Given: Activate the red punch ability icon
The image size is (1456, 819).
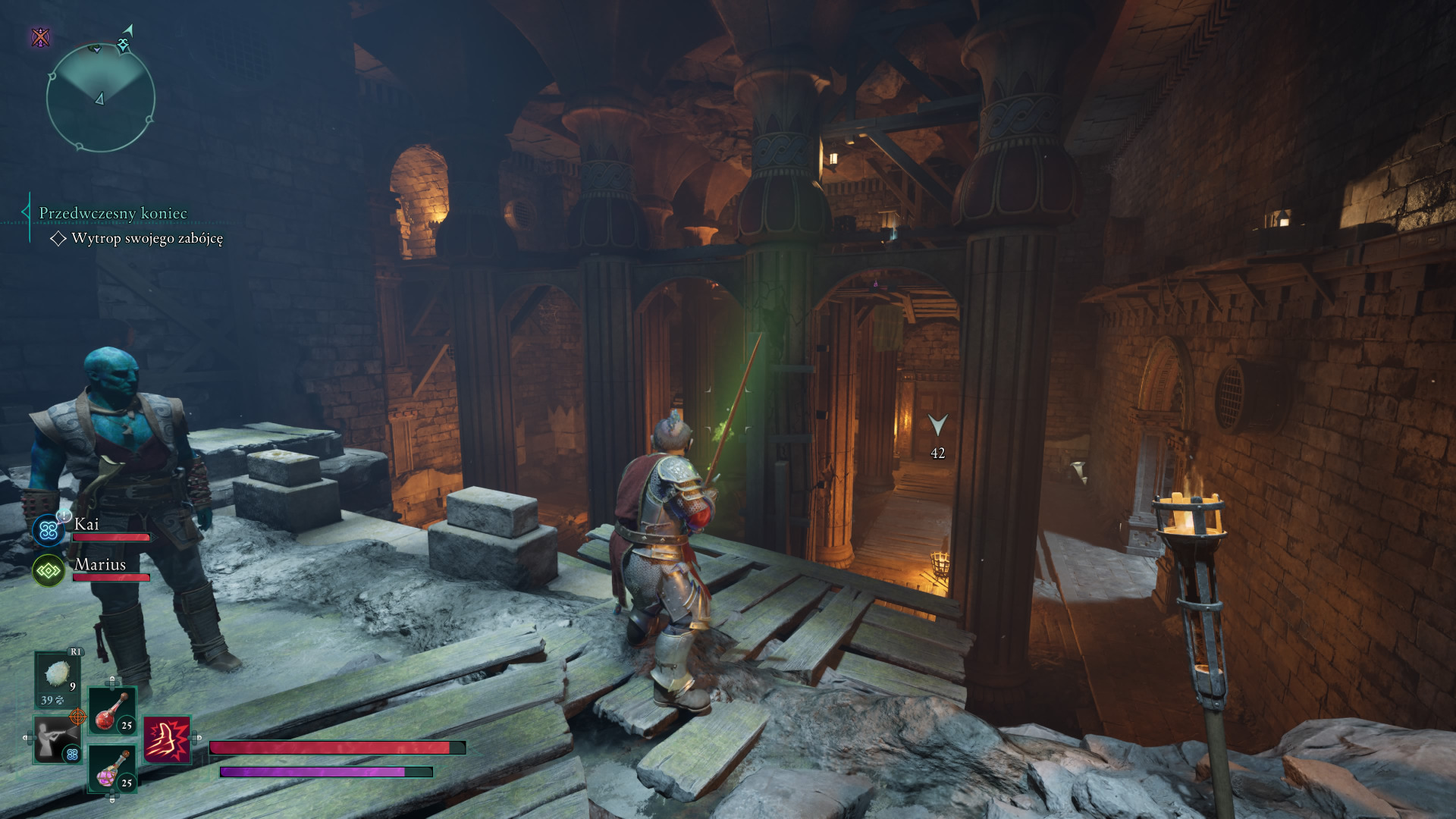Looking at the screenshot, I should coord(167,739).
